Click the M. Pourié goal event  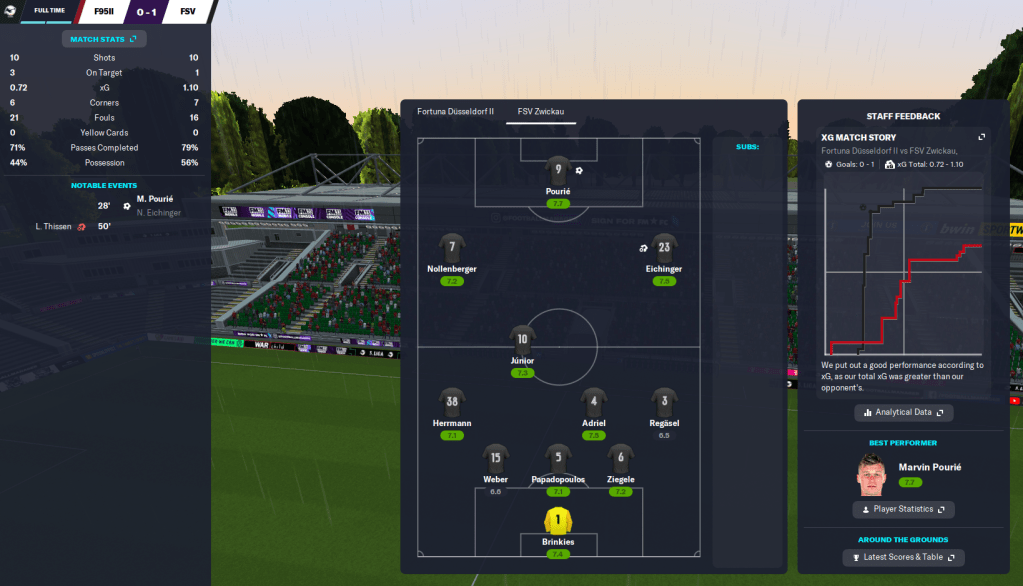(x=160, y=199)
